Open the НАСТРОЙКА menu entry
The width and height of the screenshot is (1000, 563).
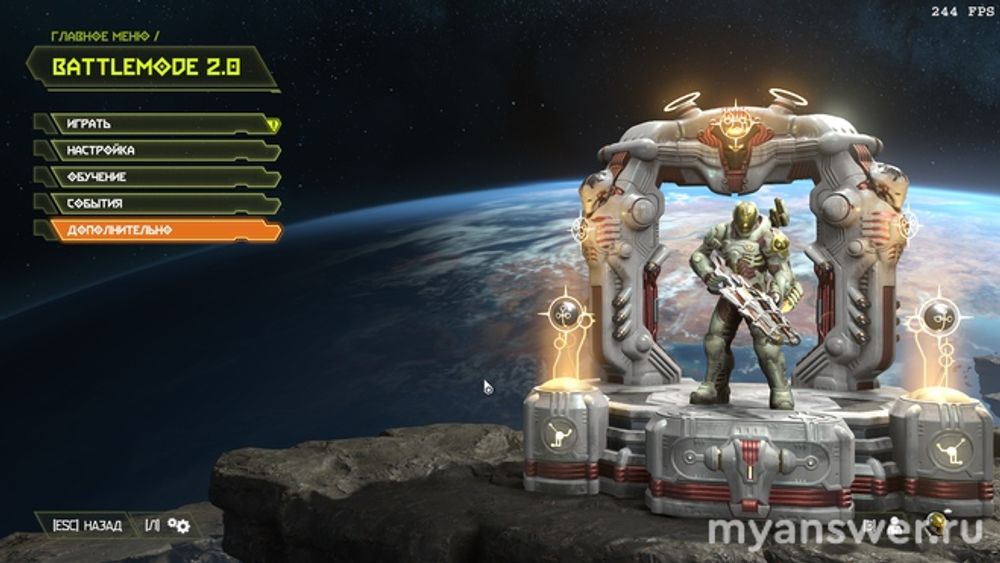coord(155,150)
